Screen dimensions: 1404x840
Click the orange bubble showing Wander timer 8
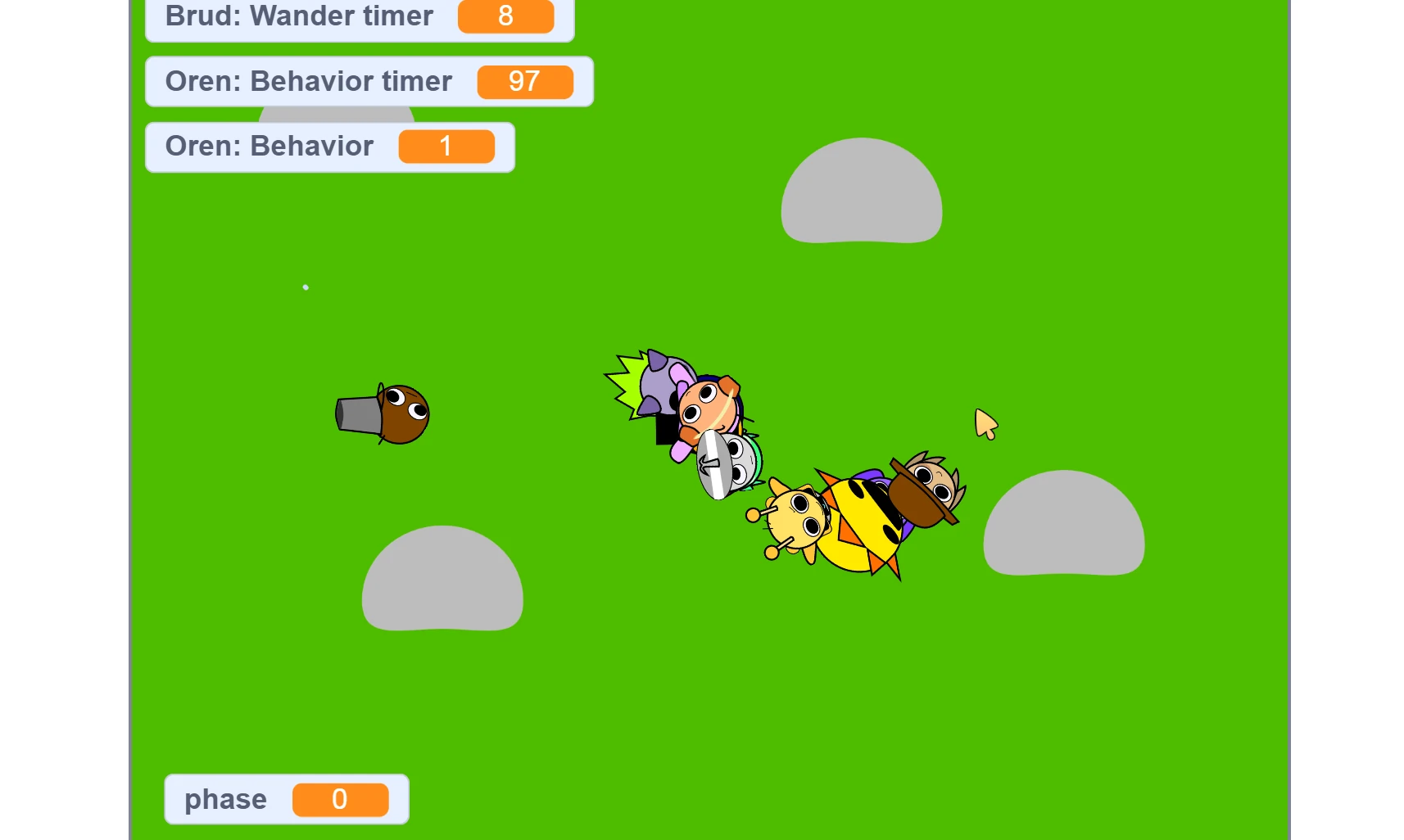[x=506, y=16]
